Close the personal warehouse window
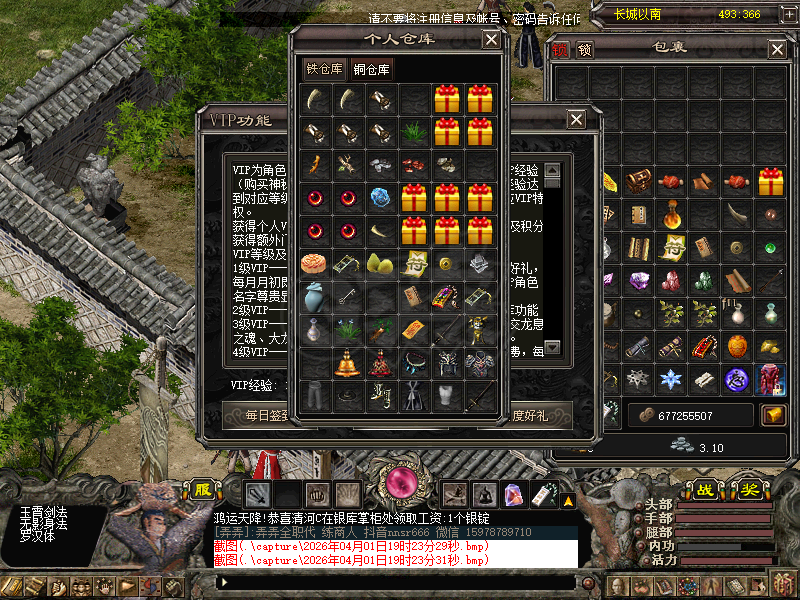 point(491,39)
